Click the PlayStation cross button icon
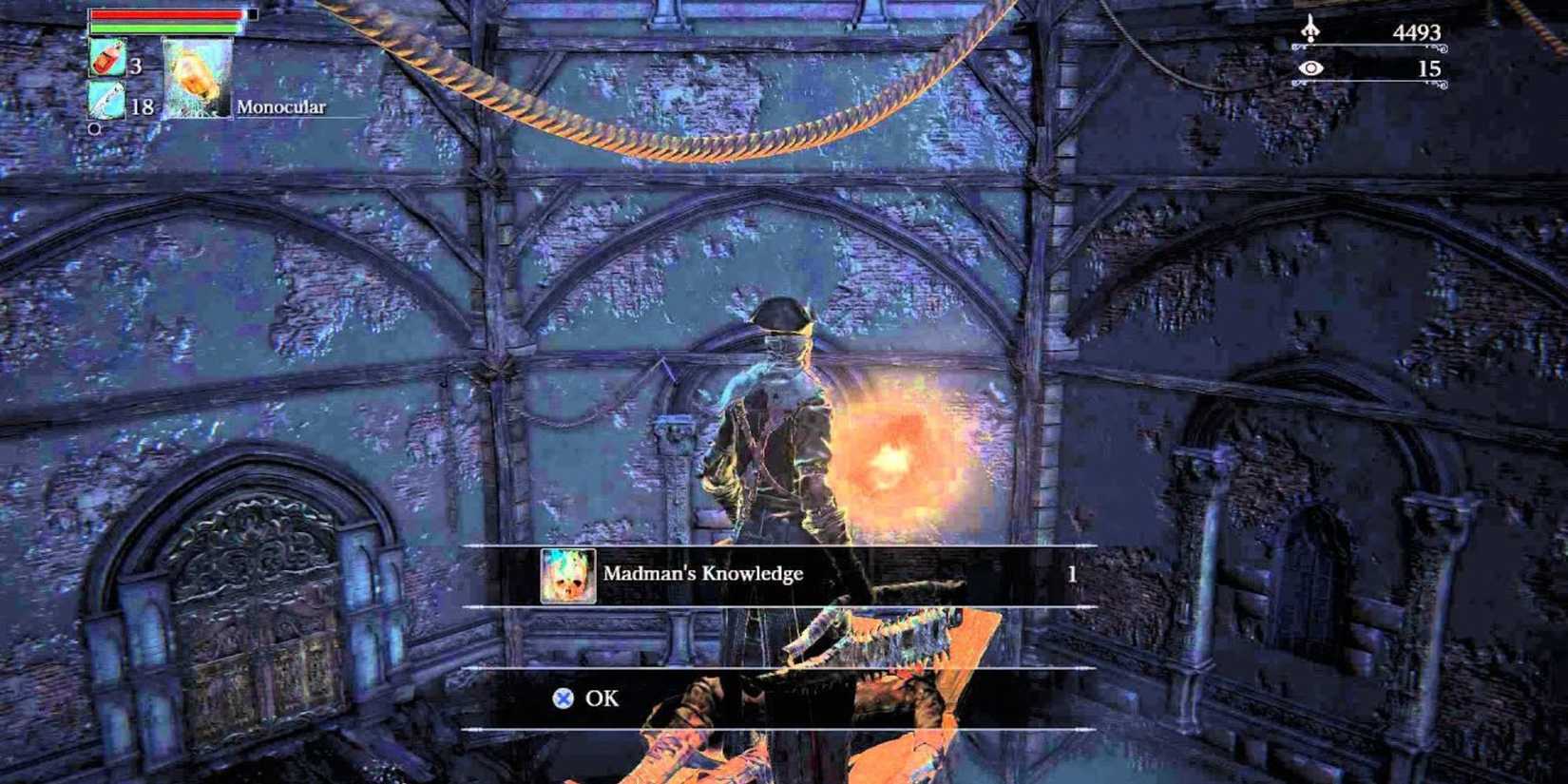 coord(564,698)
